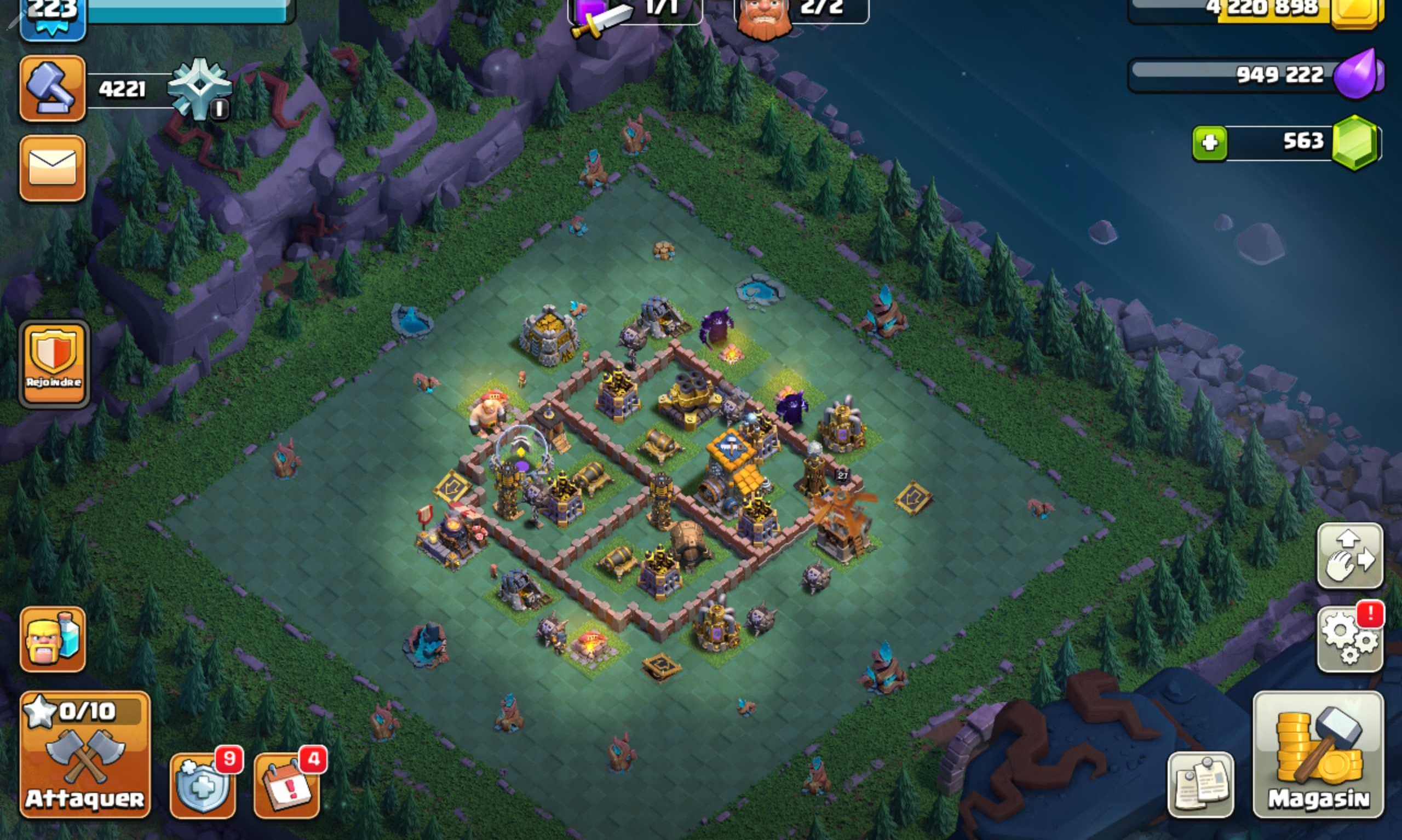The height and width of the screenshot is (840, 1402).
Task: Click the Rejoindre clan shield button
Action: [54, 364]
